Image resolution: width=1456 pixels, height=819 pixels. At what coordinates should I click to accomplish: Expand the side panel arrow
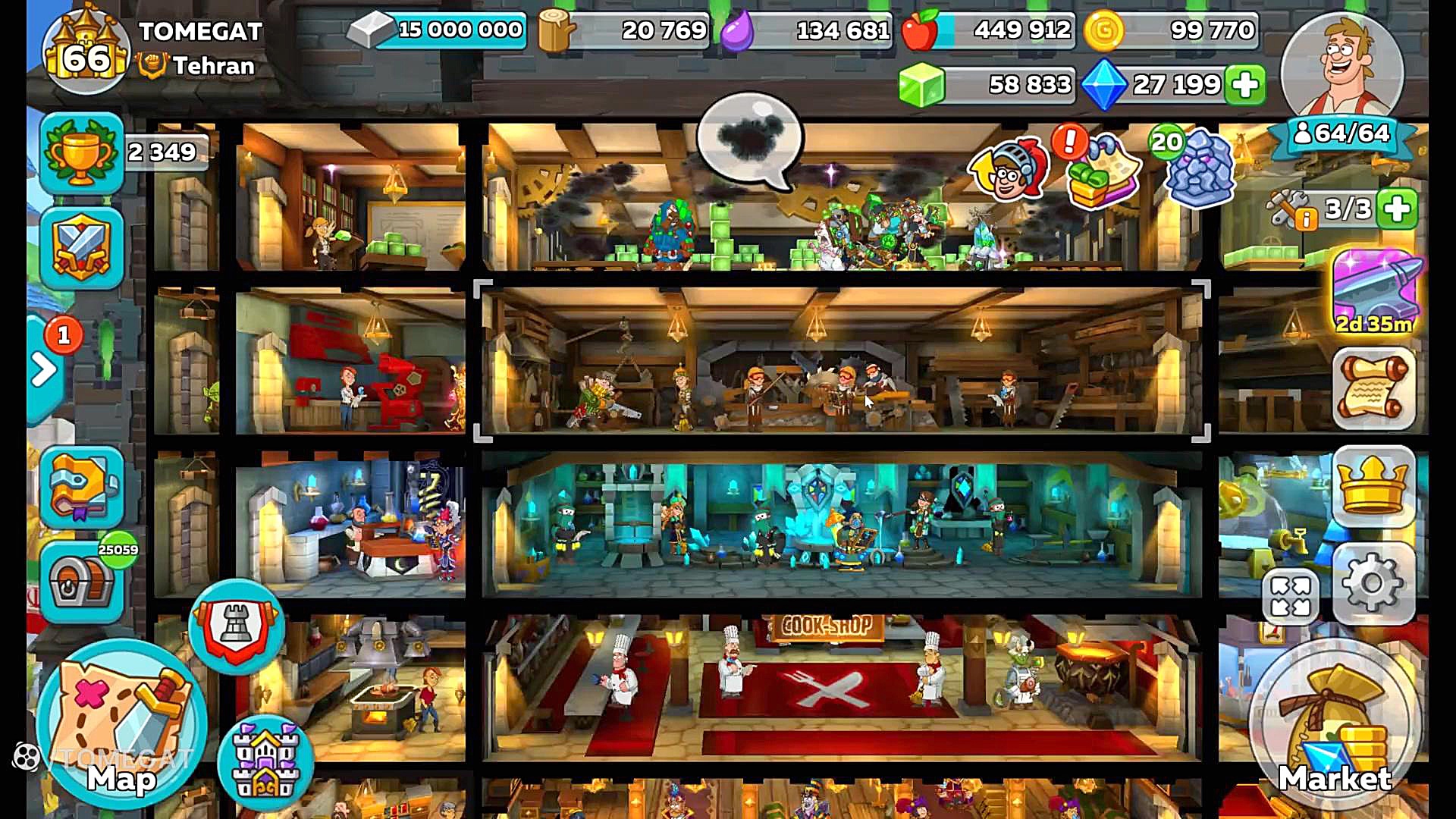[44, 370]
